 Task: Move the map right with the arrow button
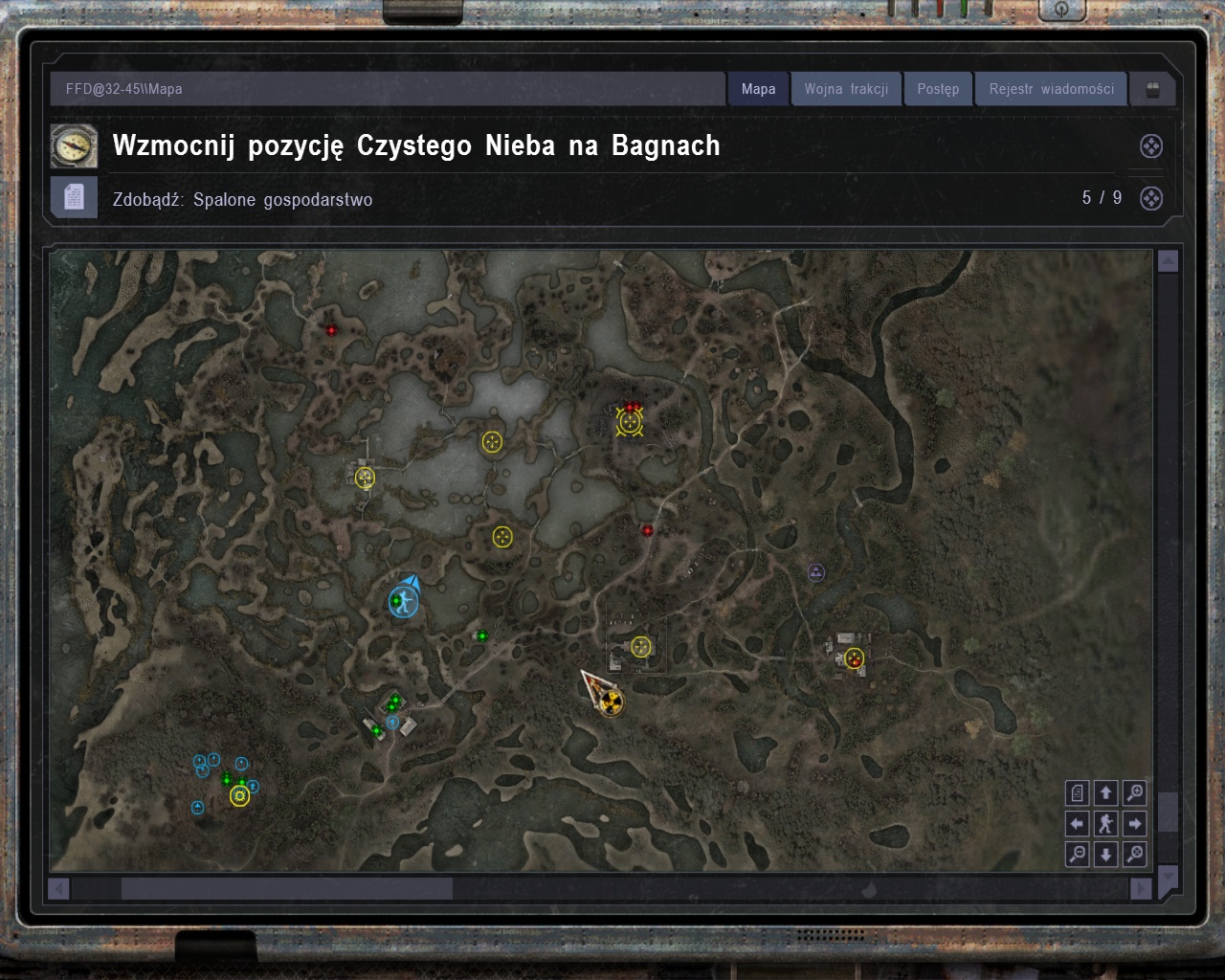1135,823
